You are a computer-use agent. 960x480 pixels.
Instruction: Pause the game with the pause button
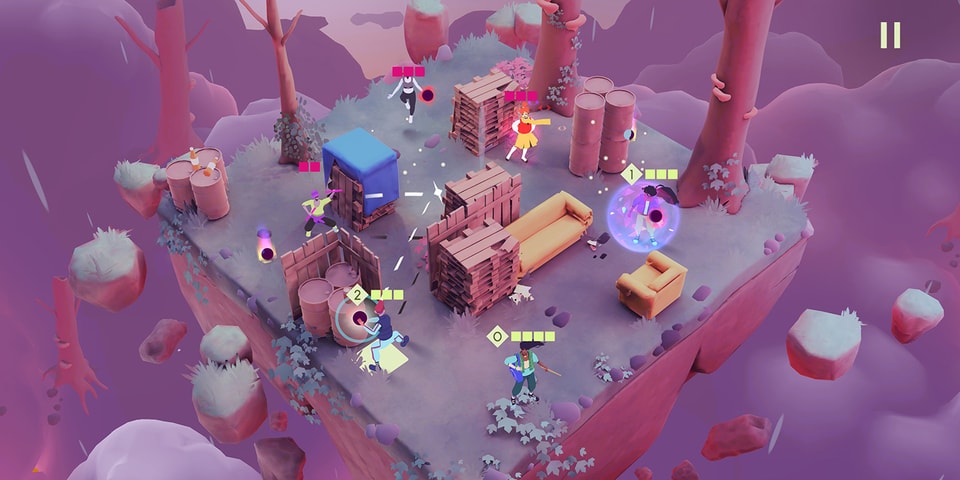(x=889, y=35)
